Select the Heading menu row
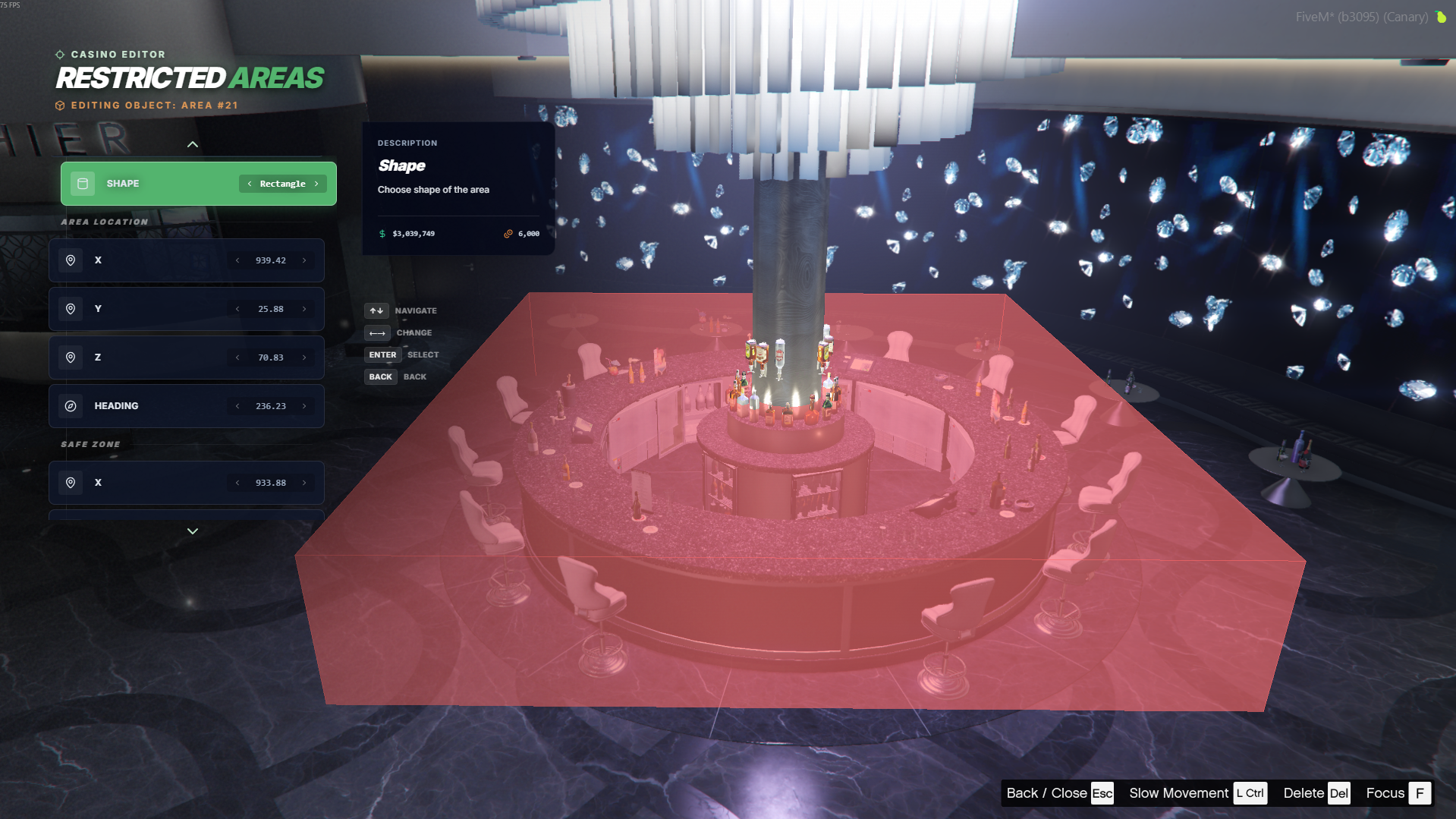Screen dimensions: 1456x819 152,406
